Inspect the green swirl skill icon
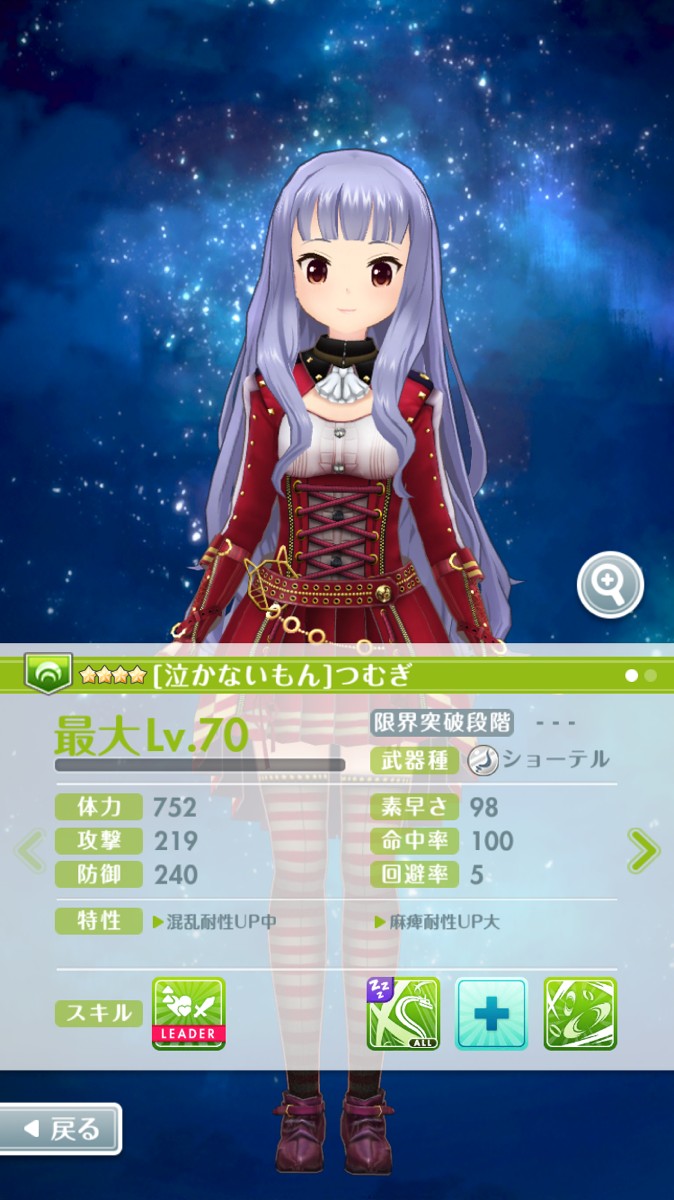 (x=580, y=1013)
